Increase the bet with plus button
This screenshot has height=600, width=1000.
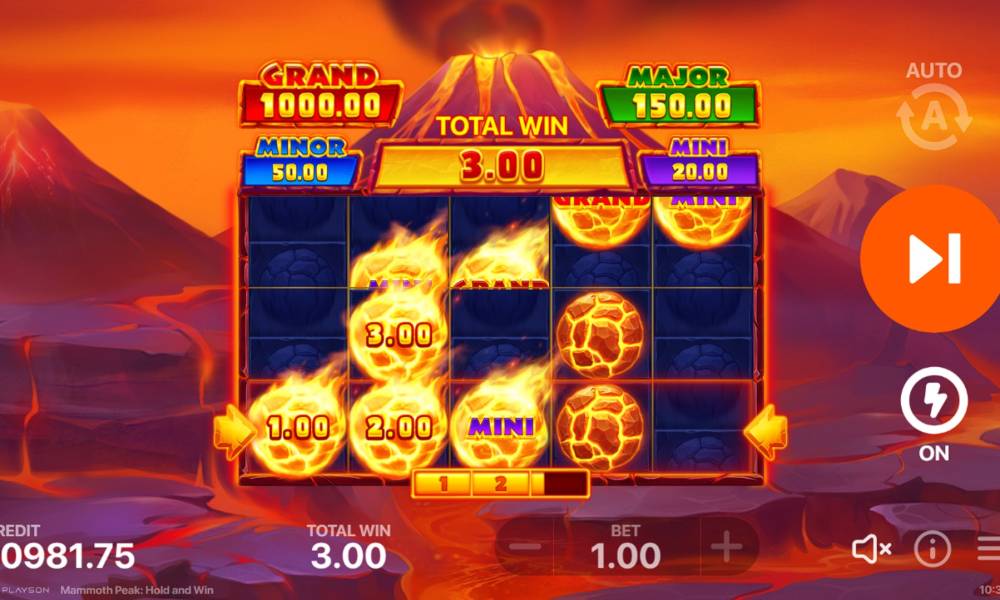click(726, 548)
